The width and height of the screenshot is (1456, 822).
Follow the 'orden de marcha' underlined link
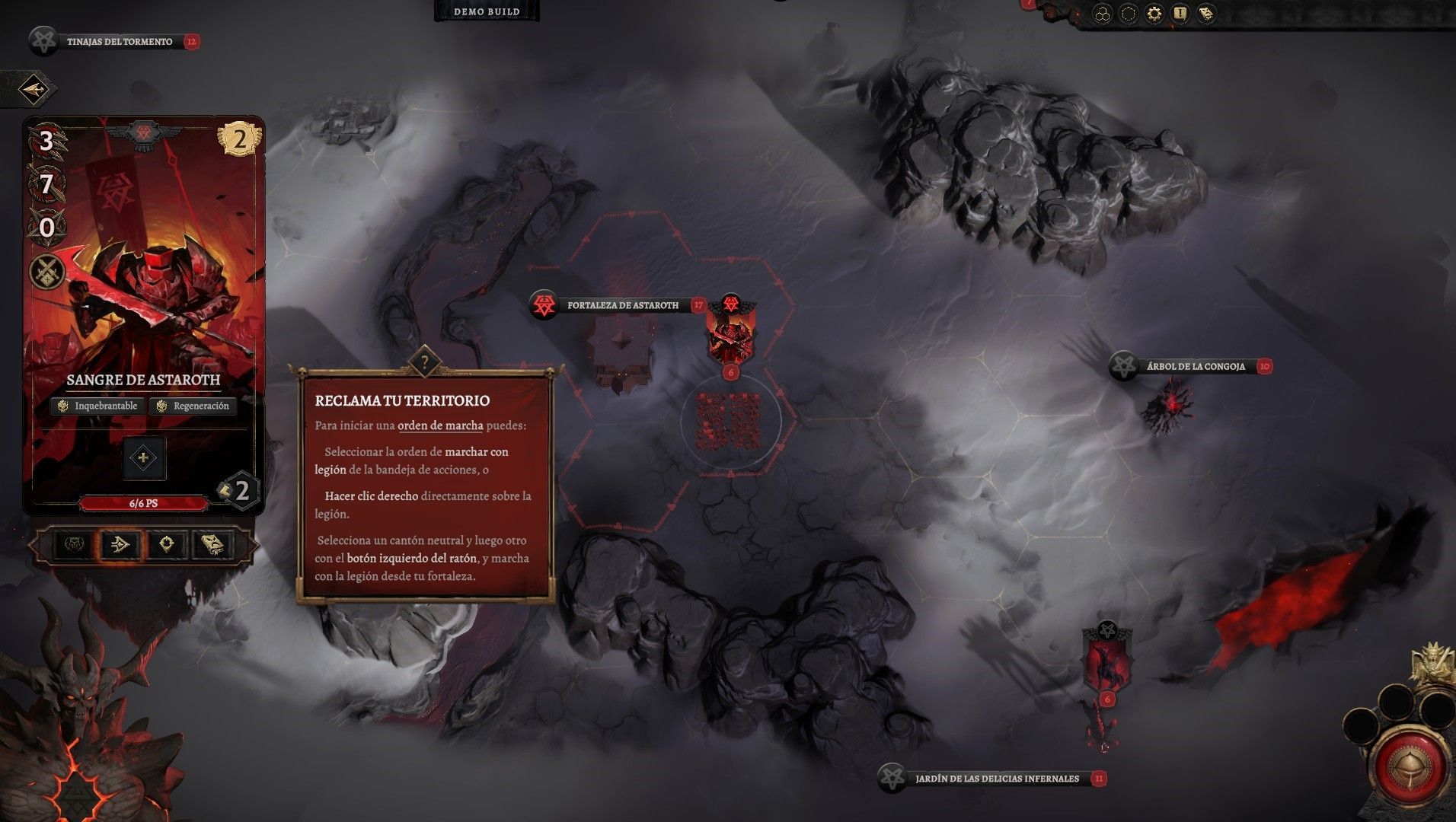click(440, 425)
